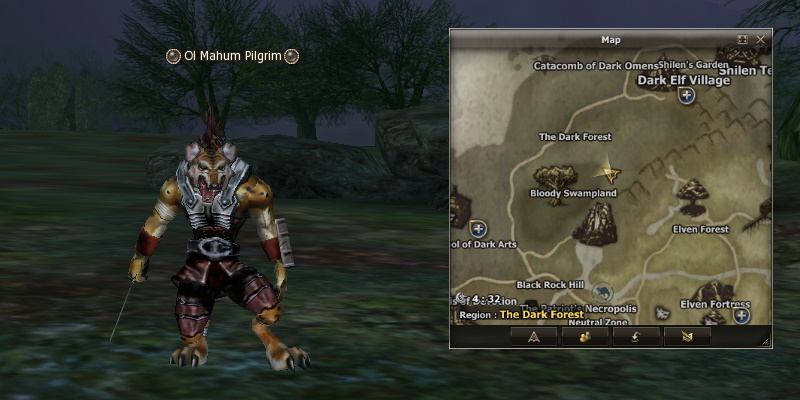Click the Bloody Swampland tree icon
The width and height of the screenshot is (800, 400).
[553, 177]
